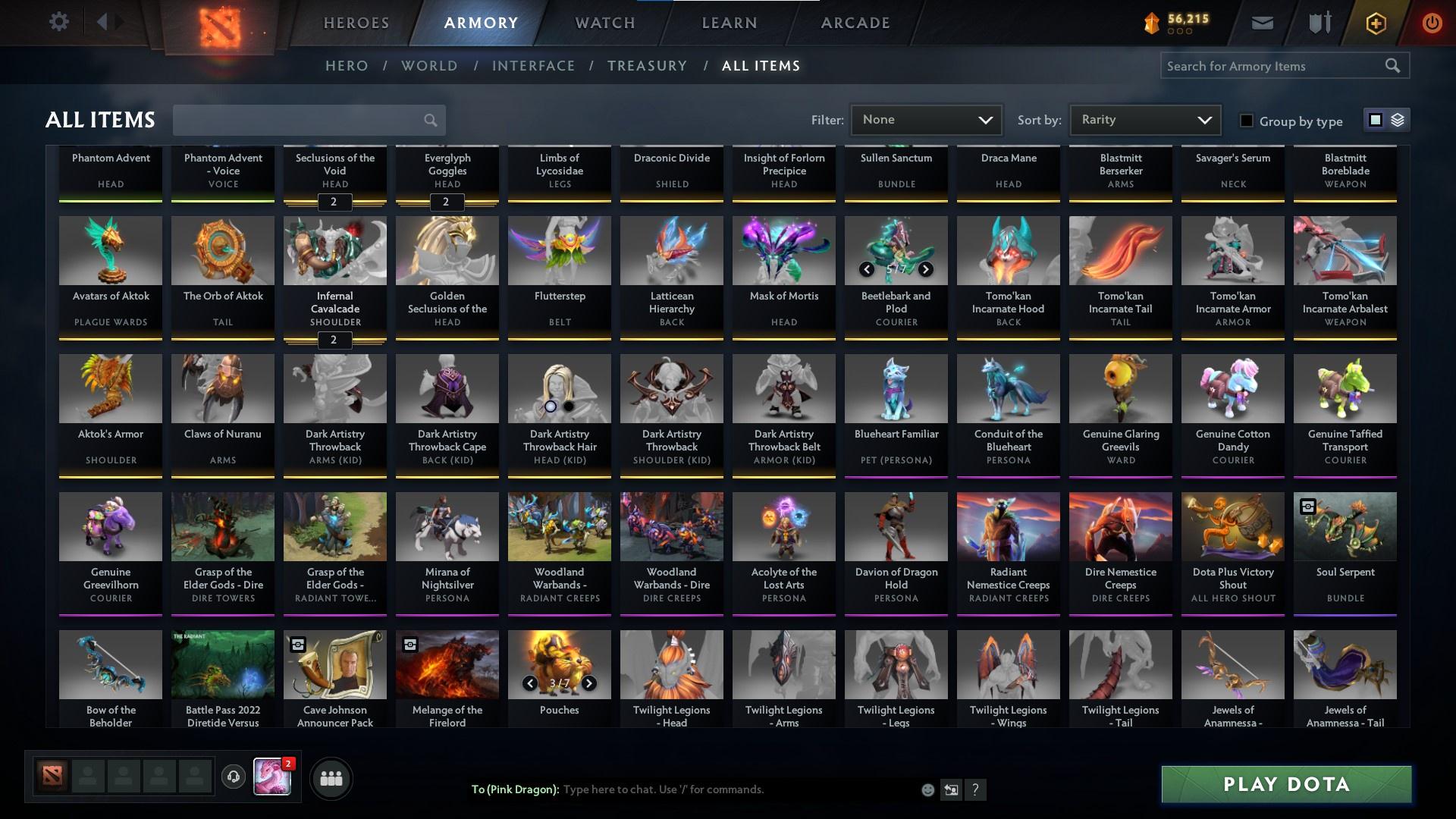
Task: Click the voice chat headset icon
Action: [x=232, y=777]
